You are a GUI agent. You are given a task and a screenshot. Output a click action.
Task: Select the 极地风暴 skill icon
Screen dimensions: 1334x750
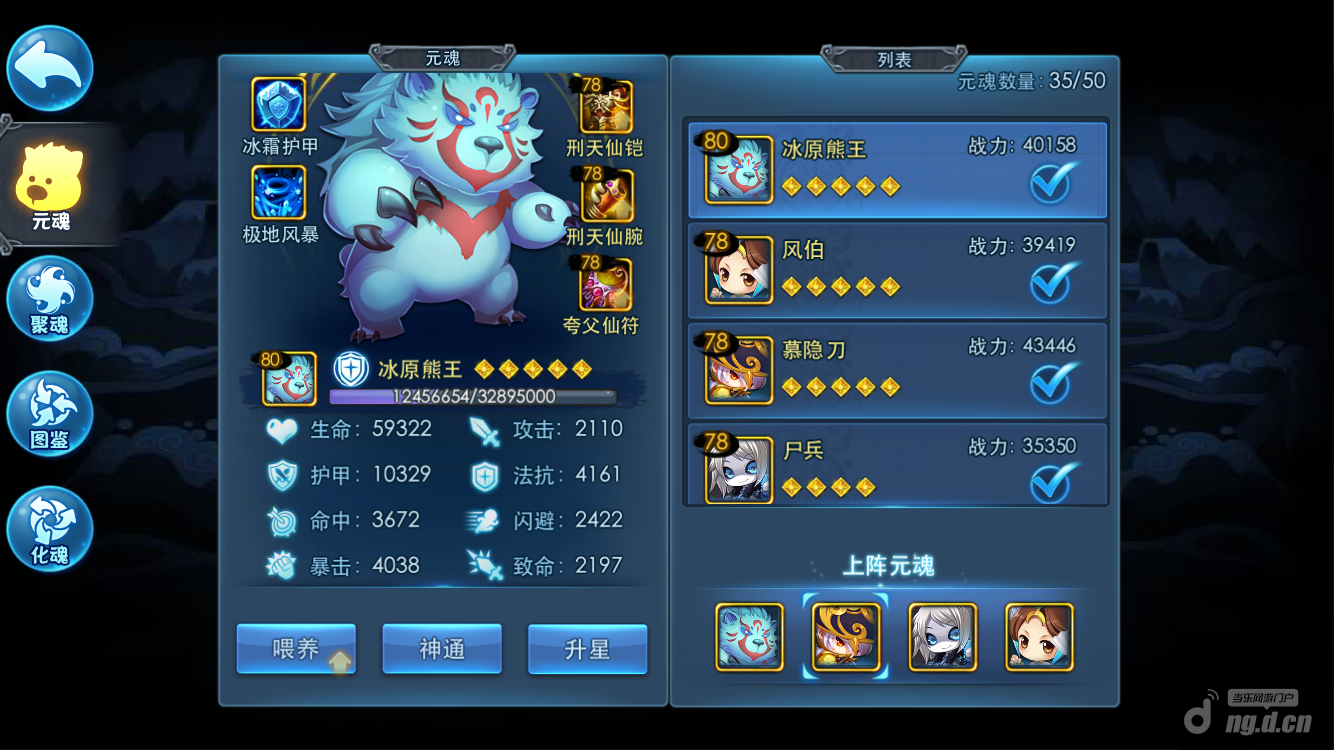[279, 193]
